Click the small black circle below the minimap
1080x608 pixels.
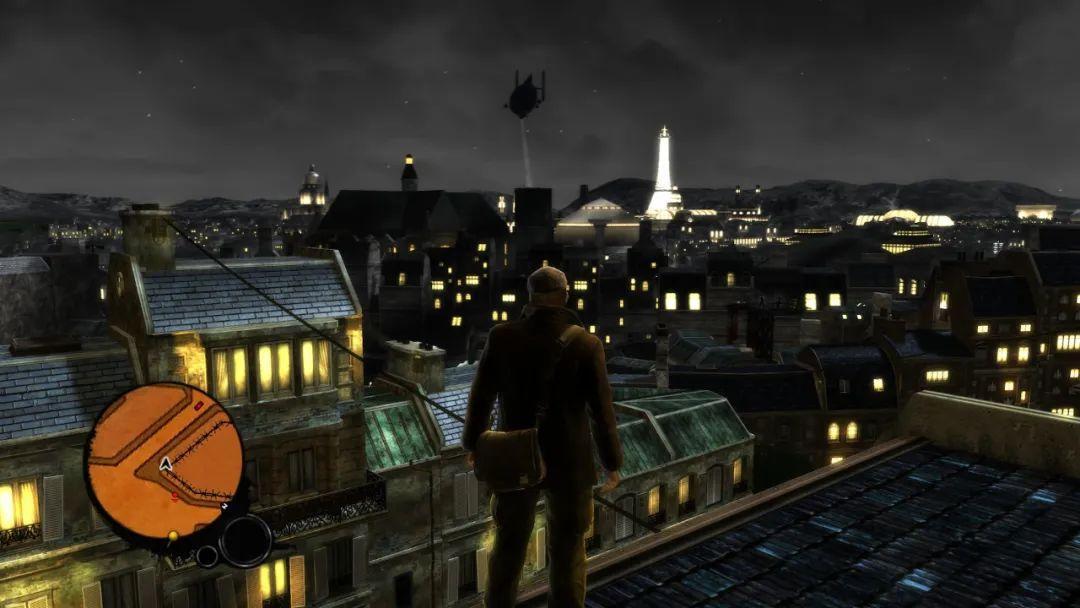[208, 556]
